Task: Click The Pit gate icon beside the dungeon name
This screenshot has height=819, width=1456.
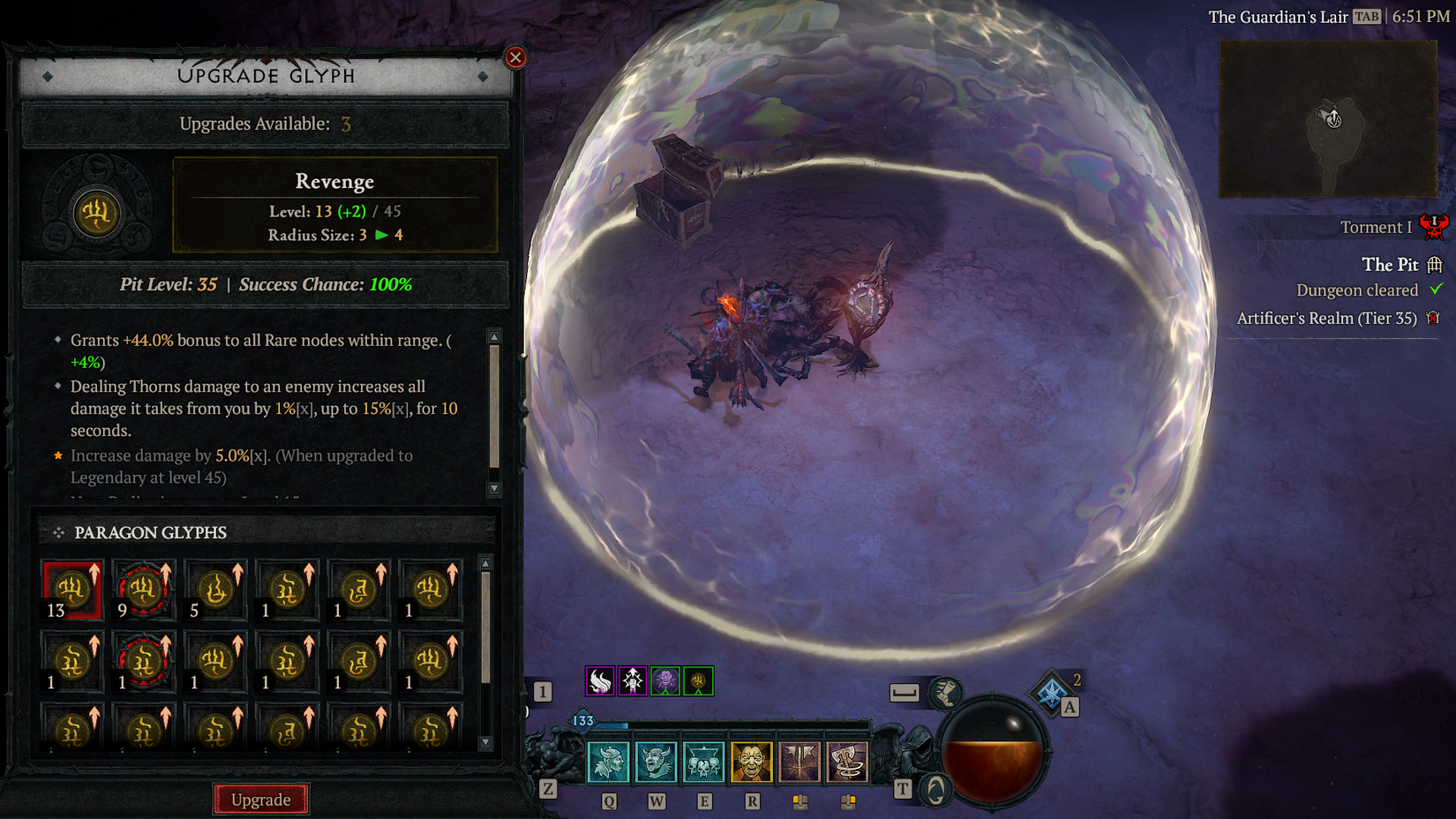Action: click(x=1435, y=265)
